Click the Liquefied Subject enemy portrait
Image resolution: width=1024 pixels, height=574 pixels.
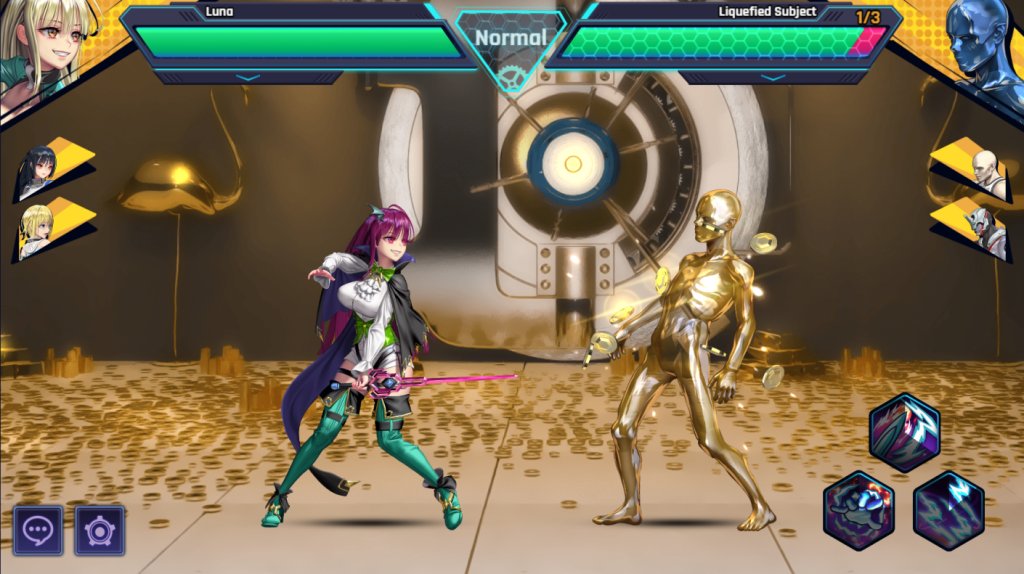980,48
